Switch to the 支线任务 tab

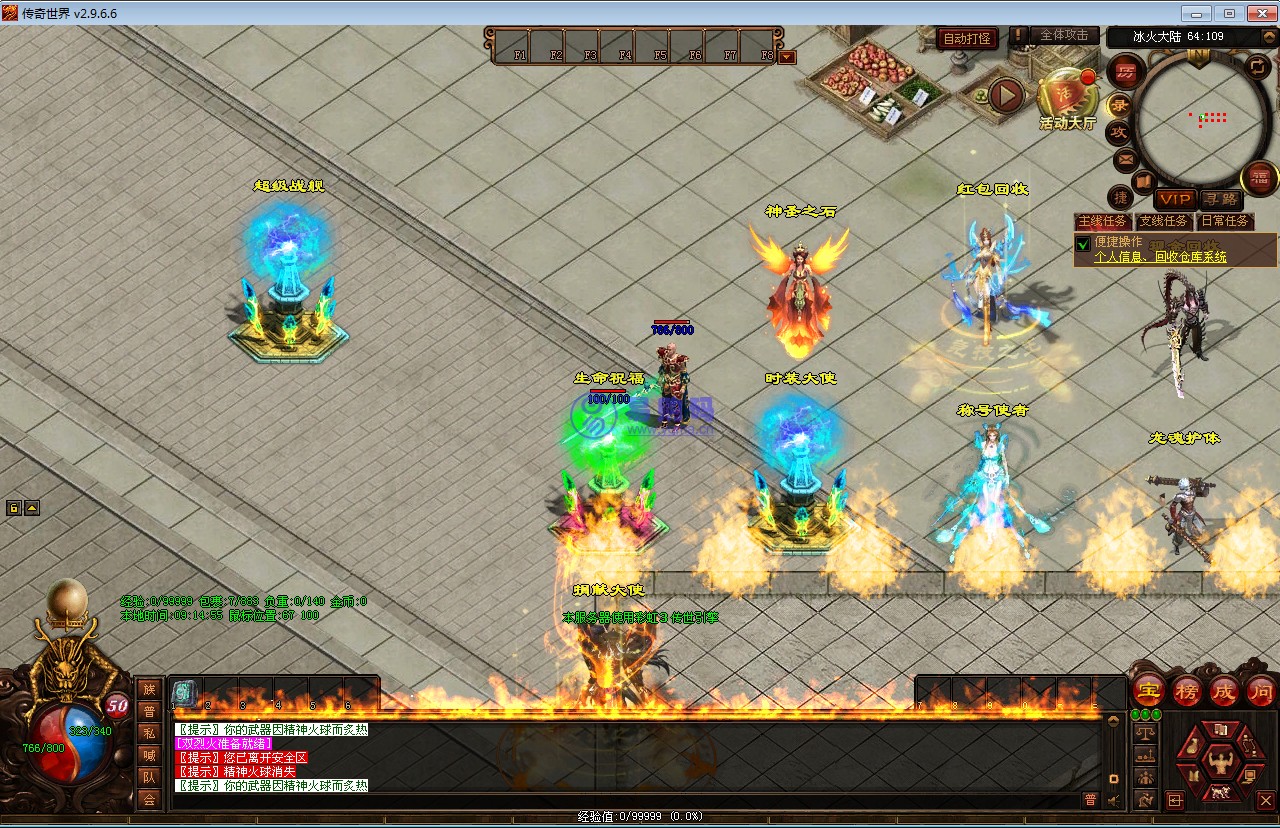point(1164,221)
